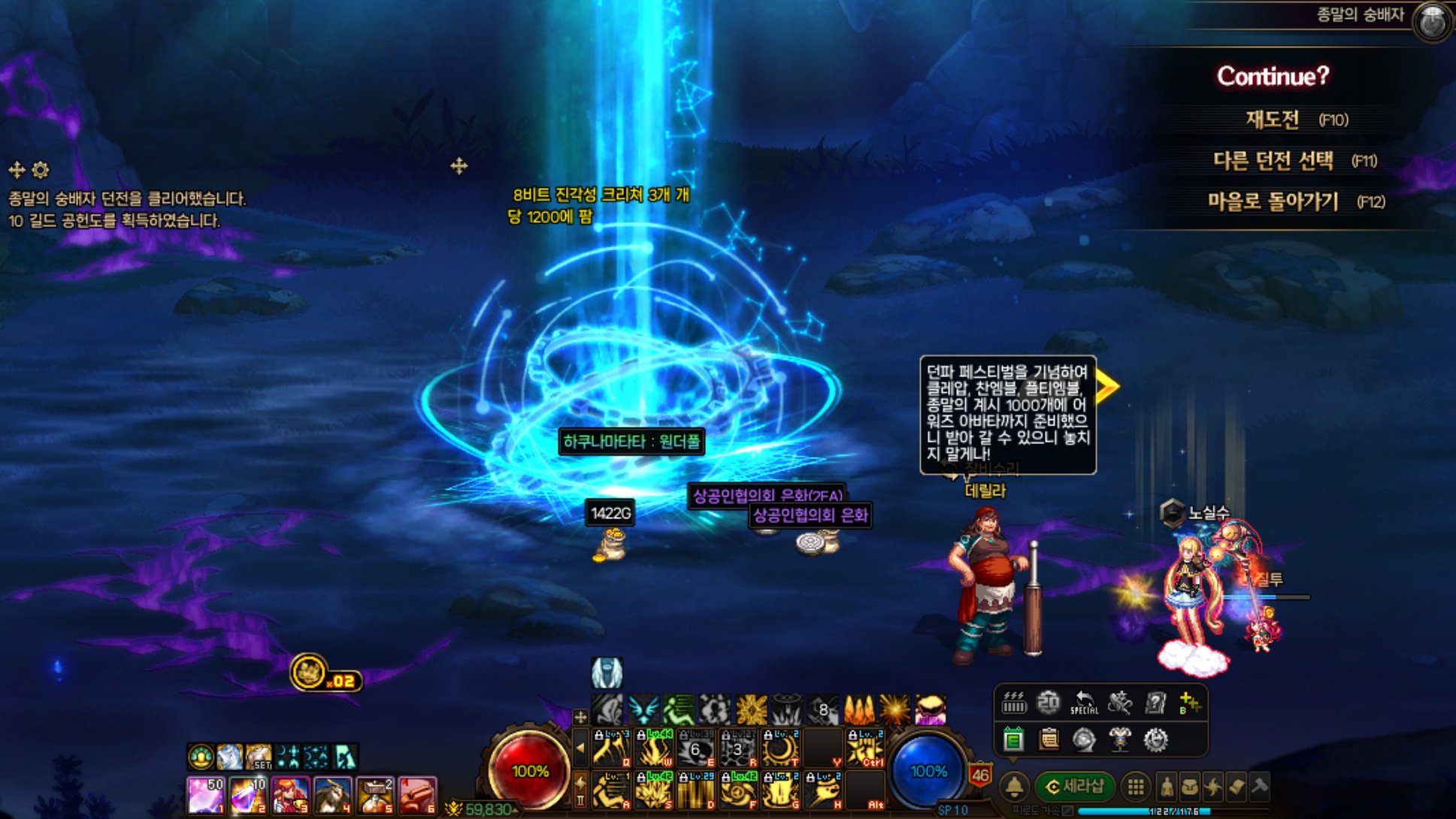Activate the fist burst skill on Ctrl
Viewport: 1456px width, 819px height.
(864, 748)
